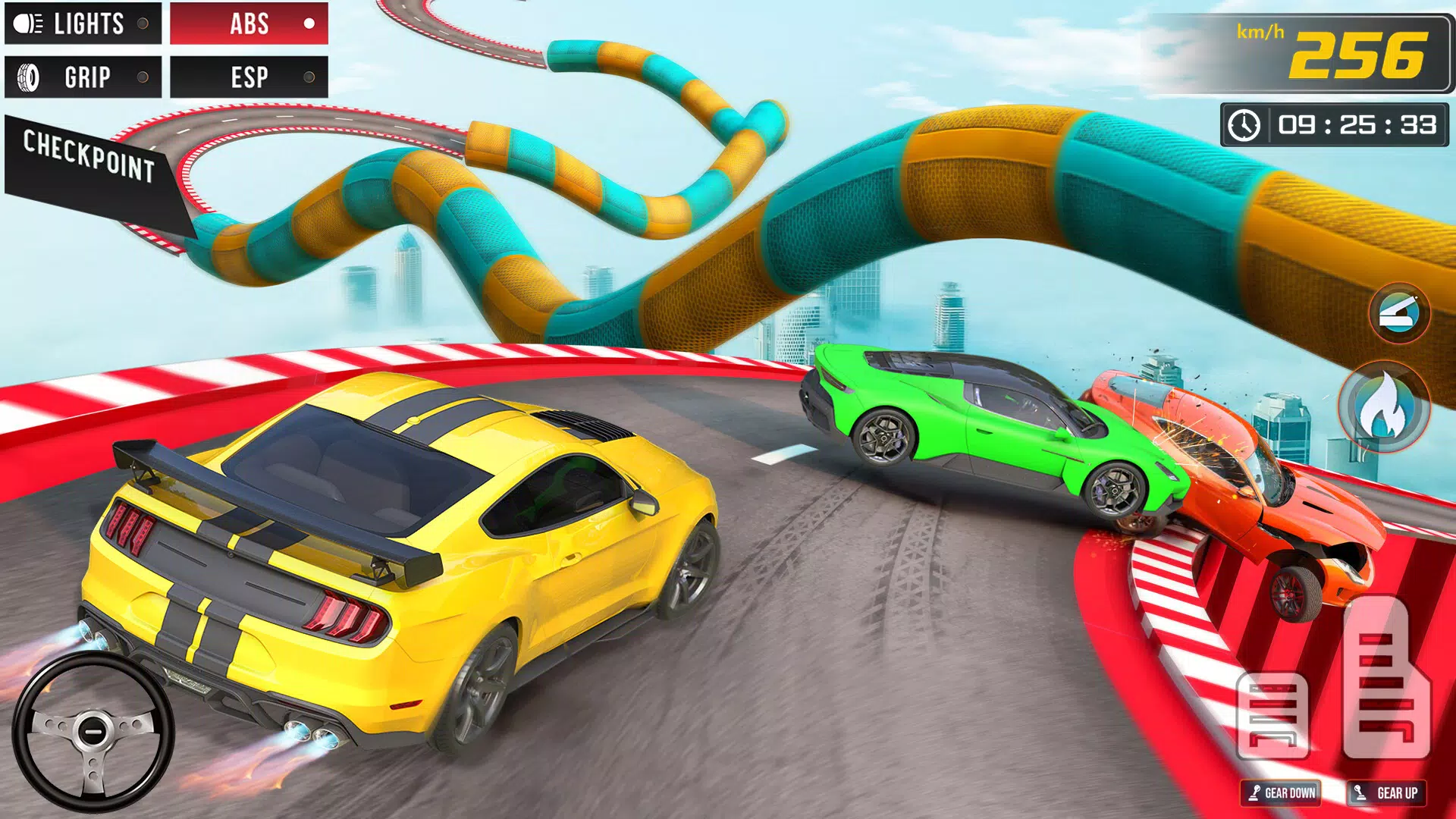Tap the red ABS indicator dot
Viewport: 1456px width, 819px height.
[x=309, y=24]
